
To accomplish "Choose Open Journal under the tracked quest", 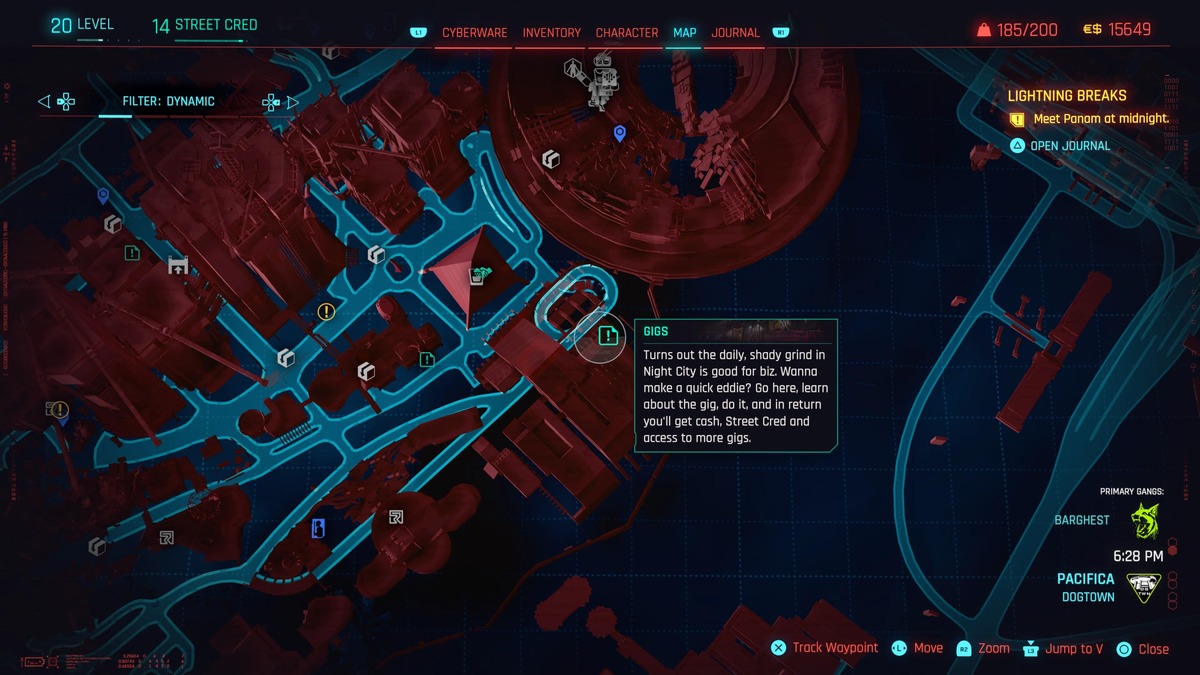I will (x=1070, y=146).
